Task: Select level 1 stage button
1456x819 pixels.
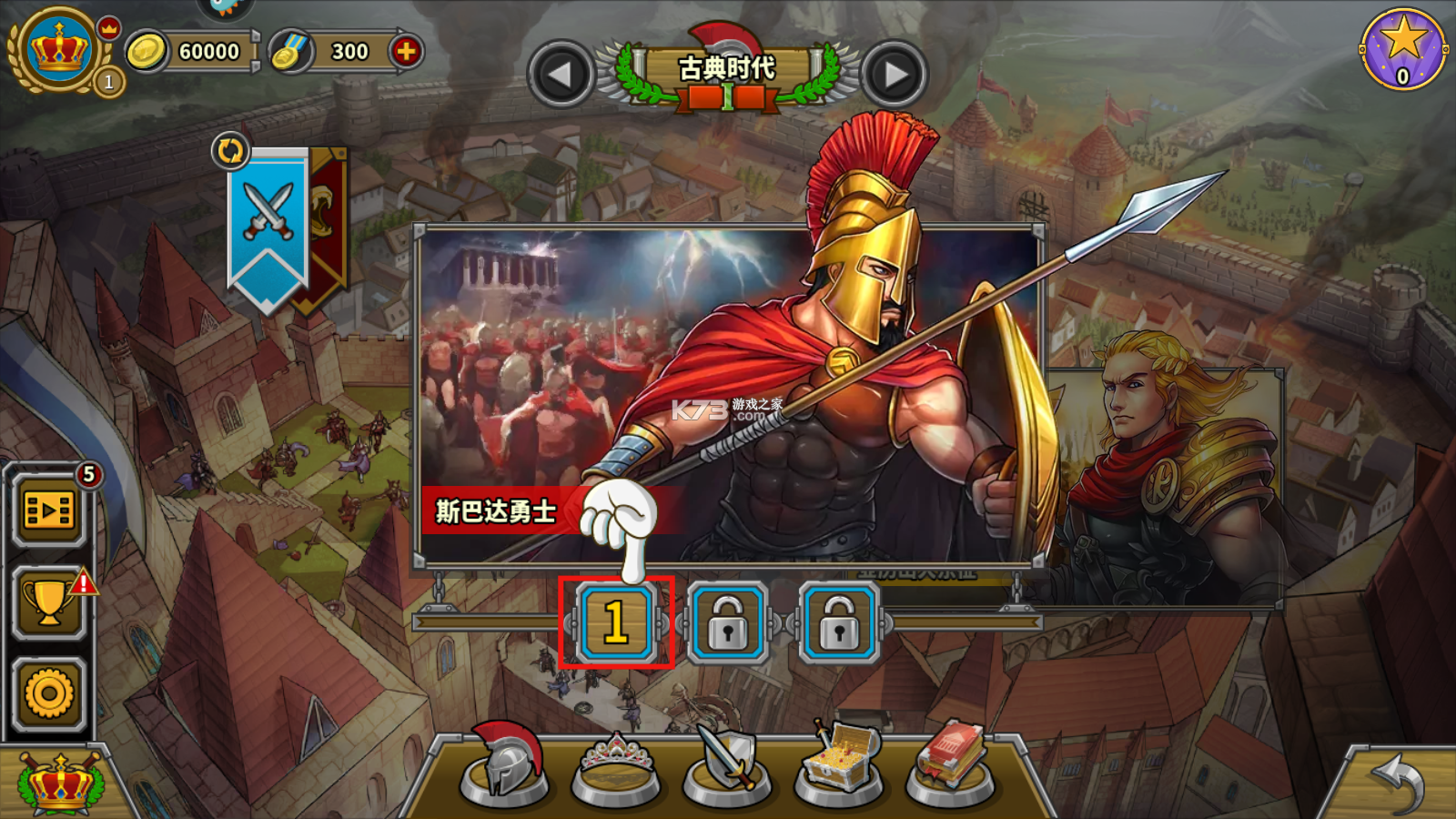Action: tap(616, 622)
